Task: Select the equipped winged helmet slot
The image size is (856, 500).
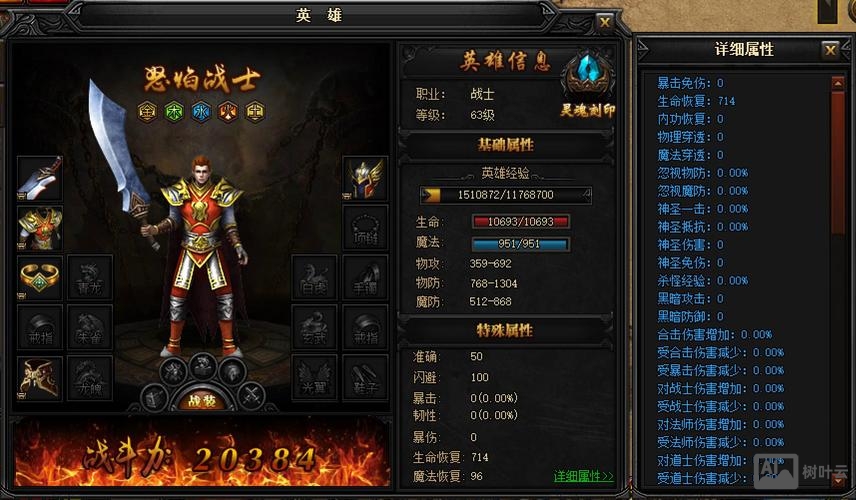Action: [365, 178]
